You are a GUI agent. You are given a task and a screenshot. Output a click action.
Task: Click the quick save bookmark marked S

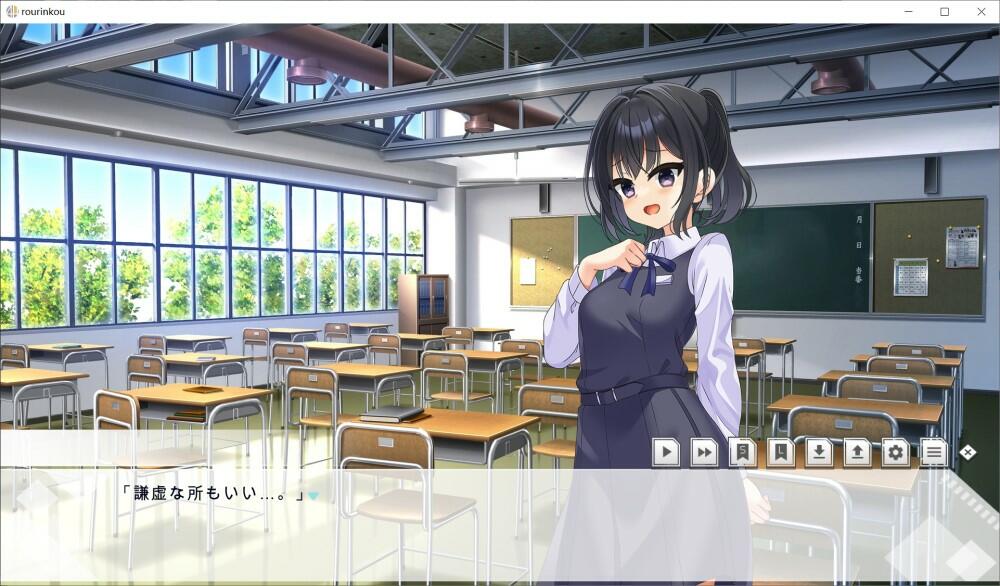[x=742, y=452]
